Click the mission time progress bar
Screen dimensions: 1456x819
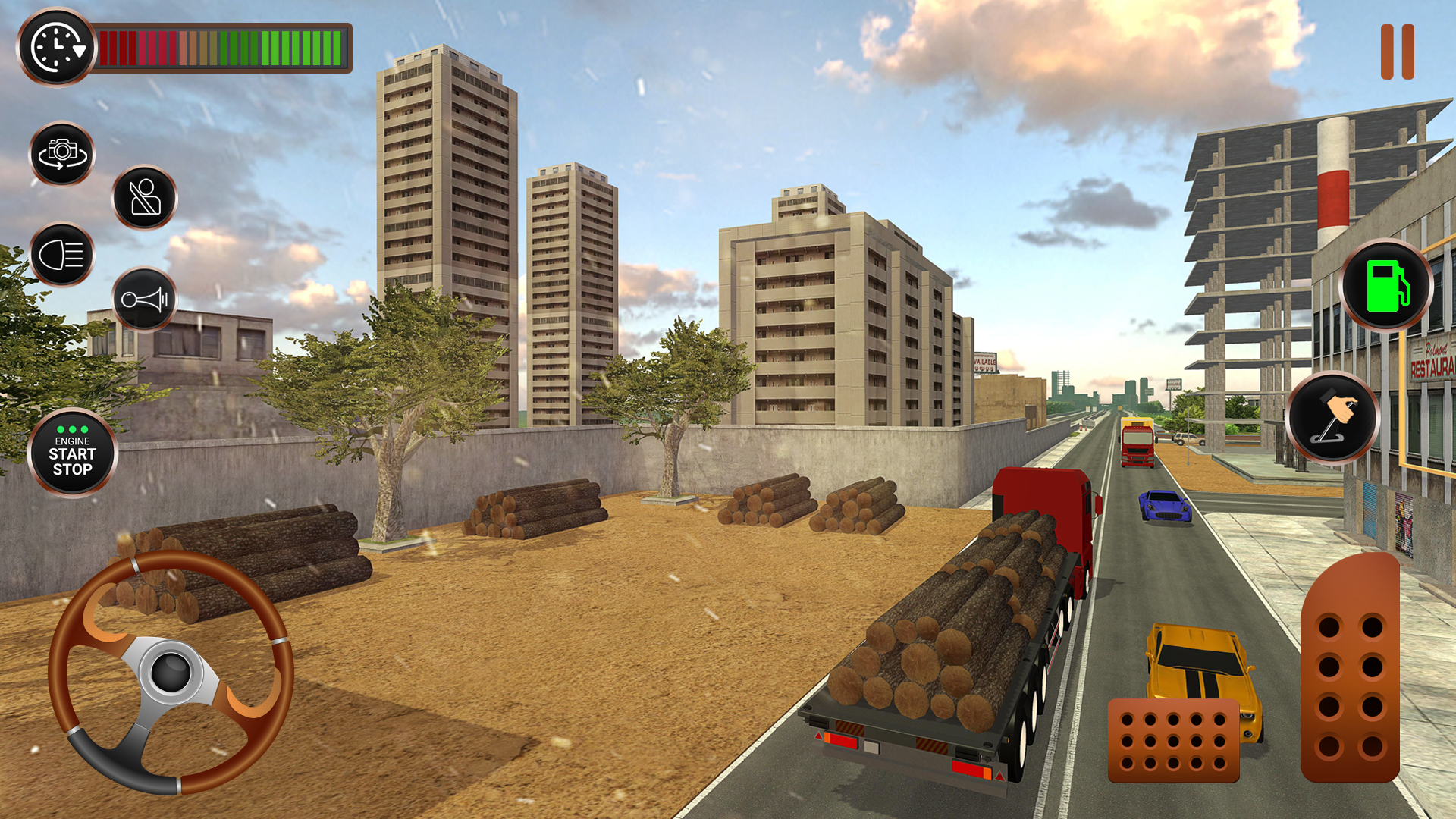point(220,47)
